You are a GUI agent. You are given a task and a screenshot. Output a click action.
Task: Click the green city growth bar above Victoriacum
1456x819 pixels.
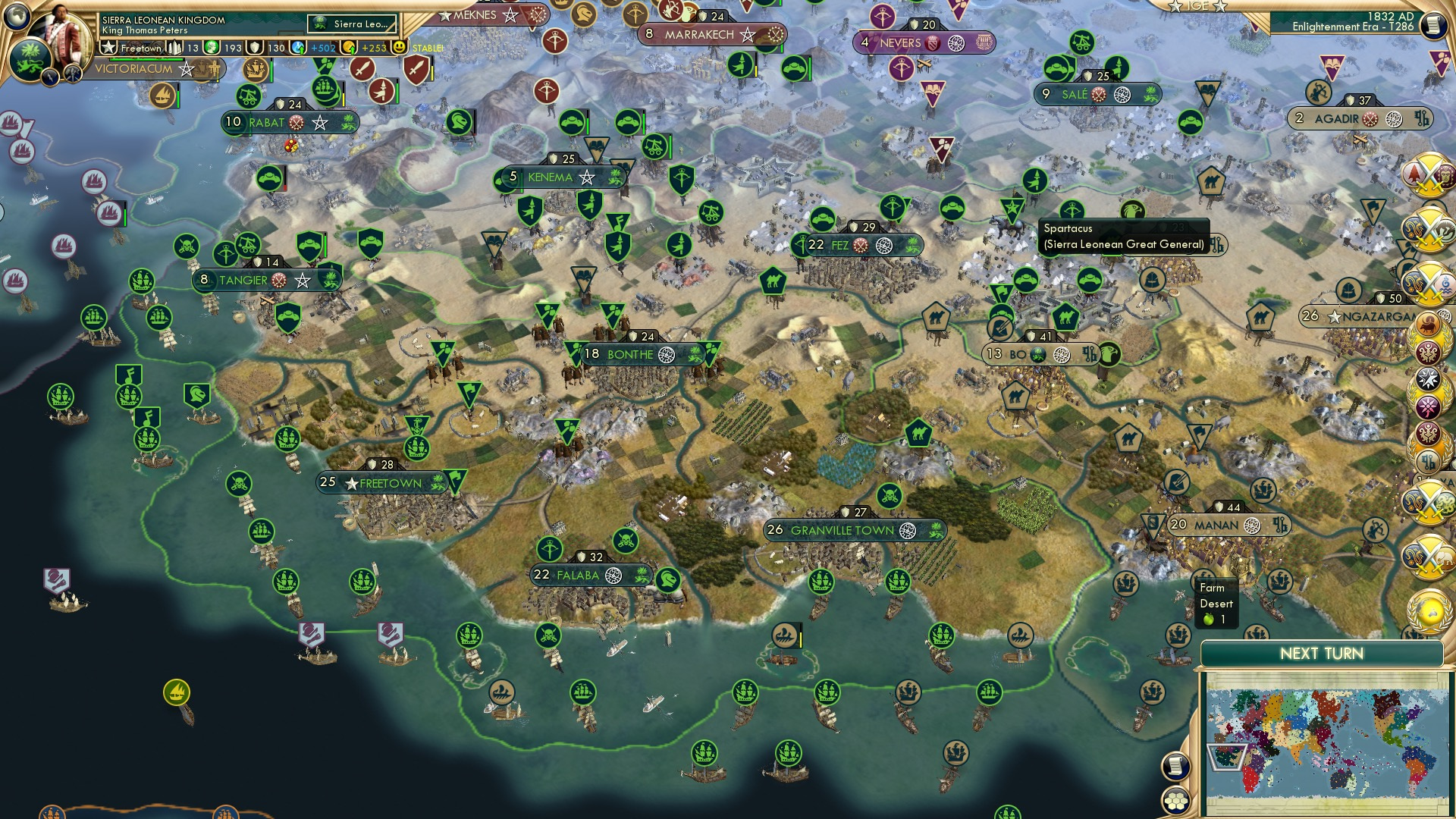tap(149, 58)
